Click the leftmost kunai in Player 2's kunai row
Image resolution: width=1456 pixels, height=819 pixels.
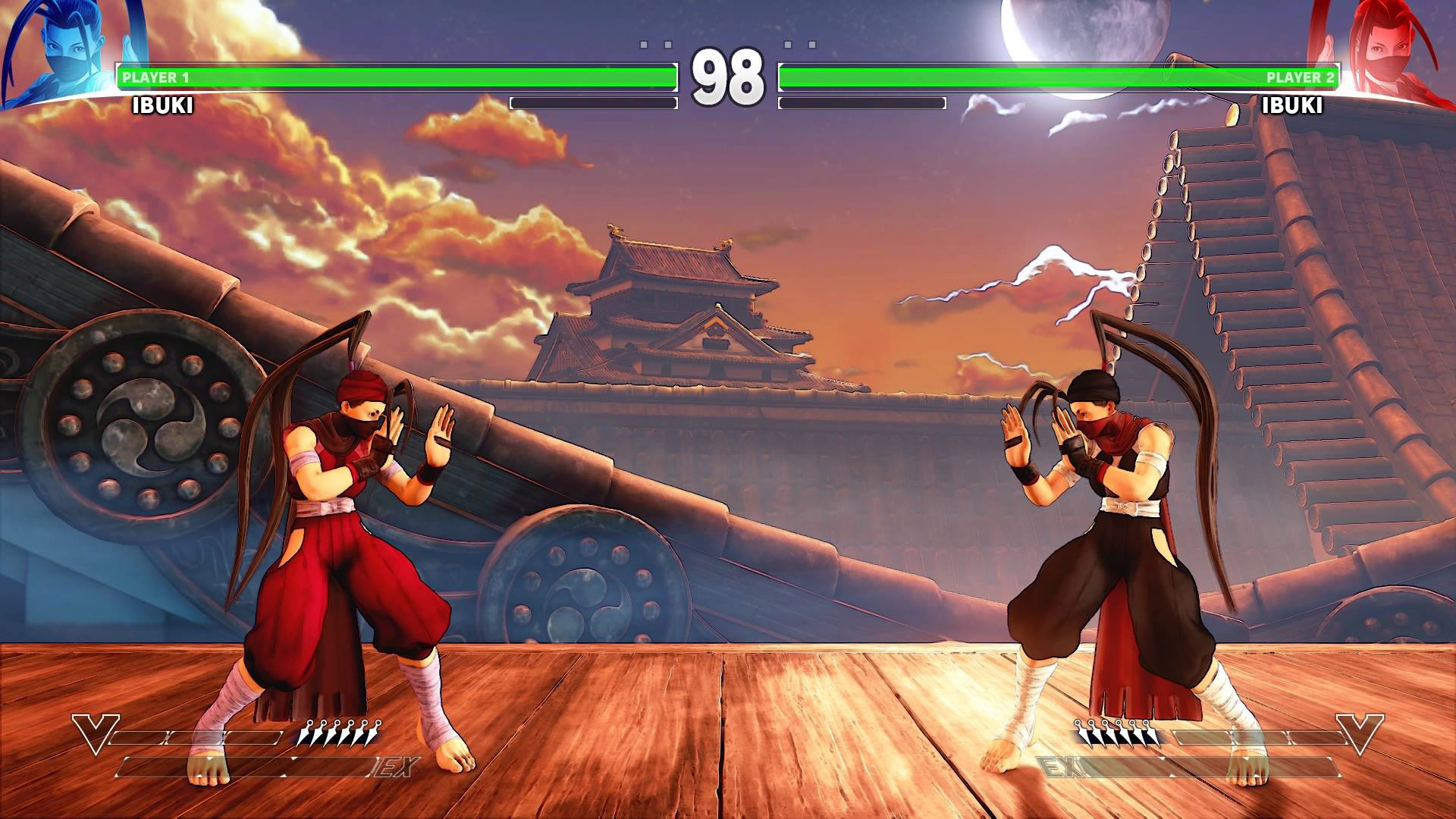pos(1080,733)
